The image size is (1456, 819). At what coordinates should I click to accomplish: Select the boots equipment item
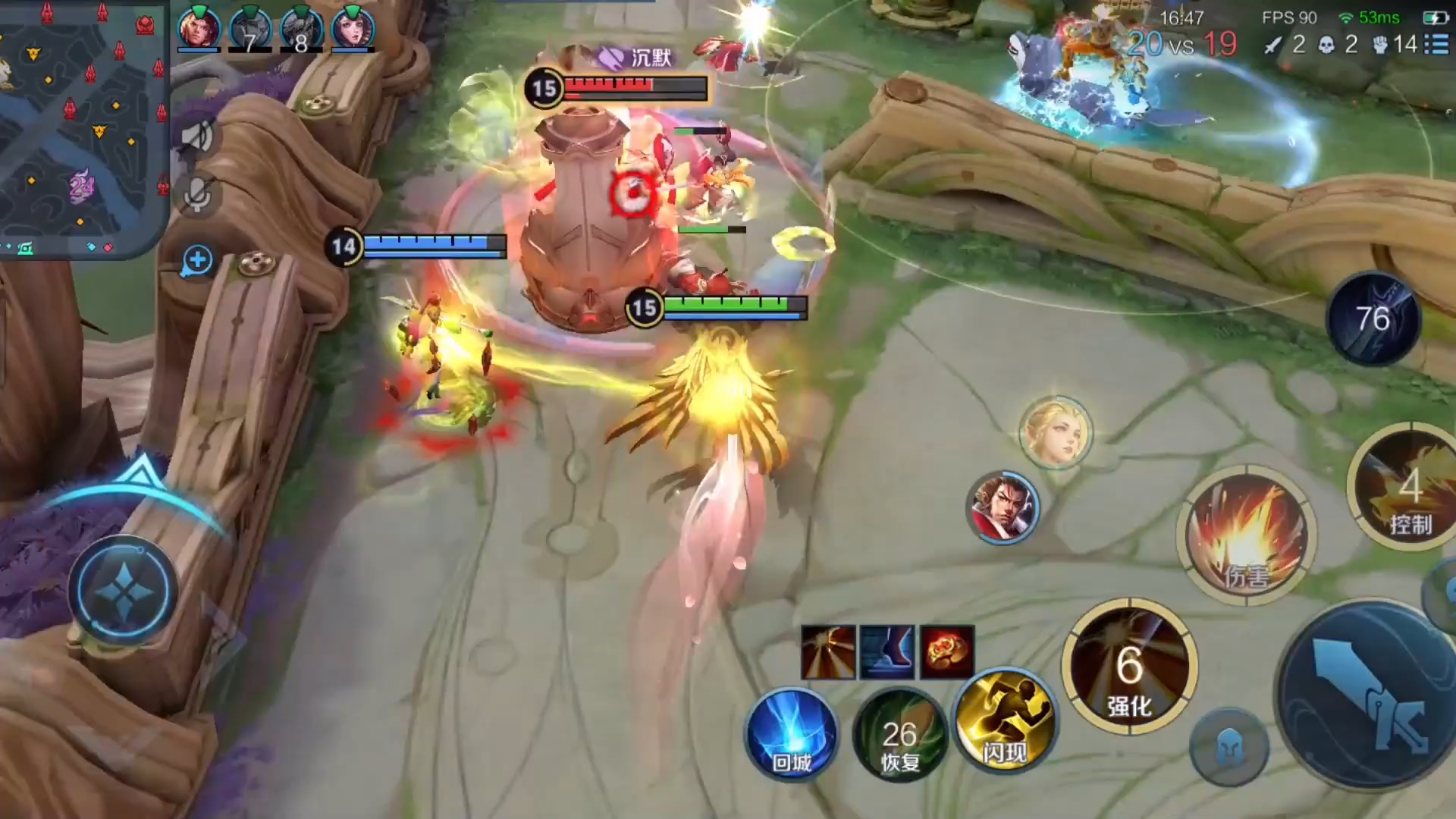pyautogui.click(x=887, y=652)
